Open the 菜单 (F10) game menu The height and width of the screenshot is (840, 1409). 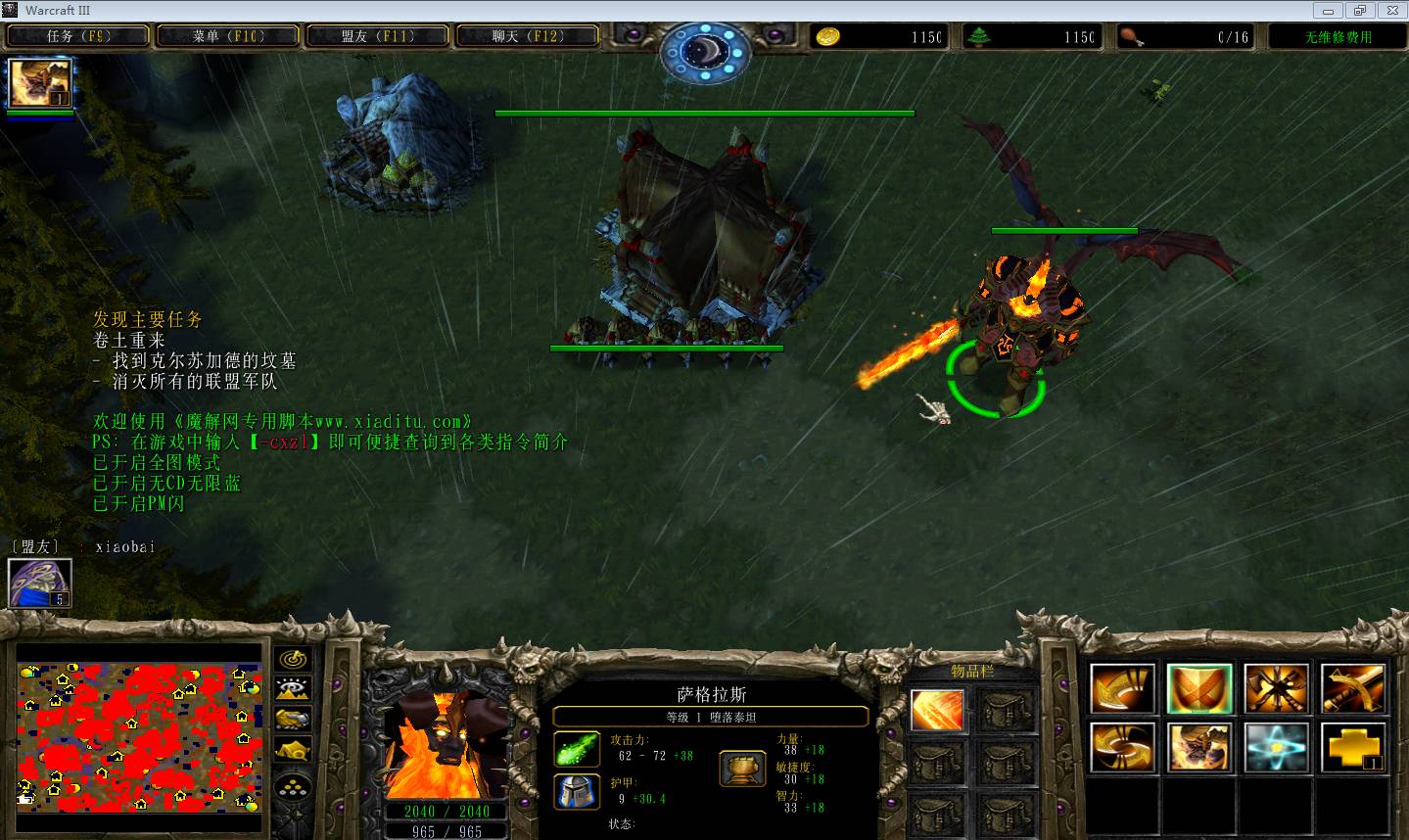coord(228,37)
